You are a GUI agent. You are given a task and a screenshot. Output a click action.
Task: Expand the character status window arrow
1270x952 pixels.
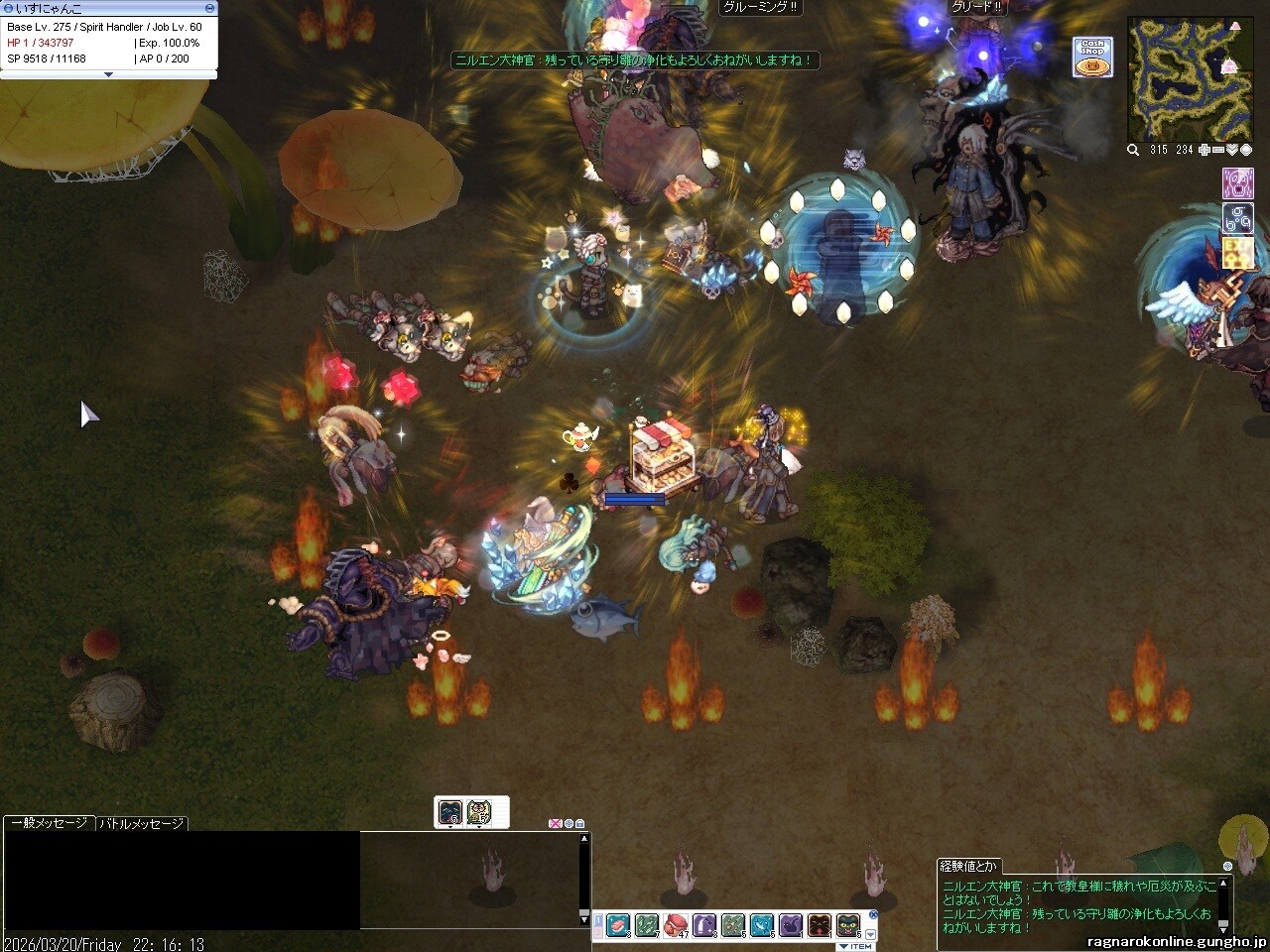tap(108, 74)
